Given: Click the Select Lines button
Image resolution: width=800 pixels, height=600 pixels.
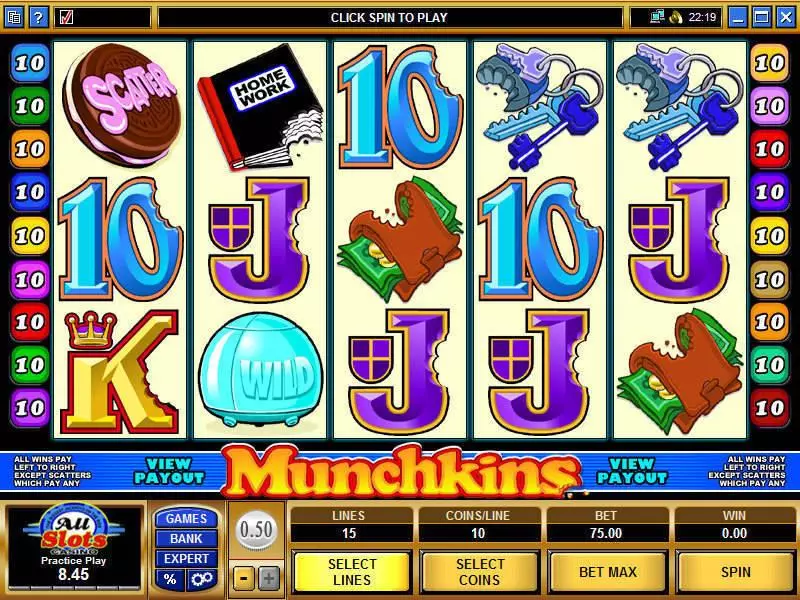Looking at the screenshot, I should coord(352,571).
